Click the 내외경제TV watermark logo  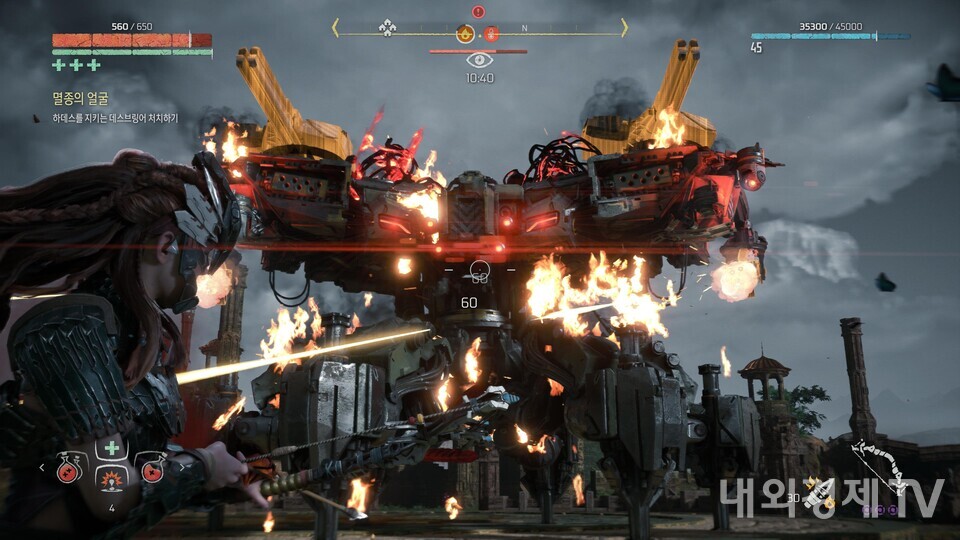[x=830, y=497]
